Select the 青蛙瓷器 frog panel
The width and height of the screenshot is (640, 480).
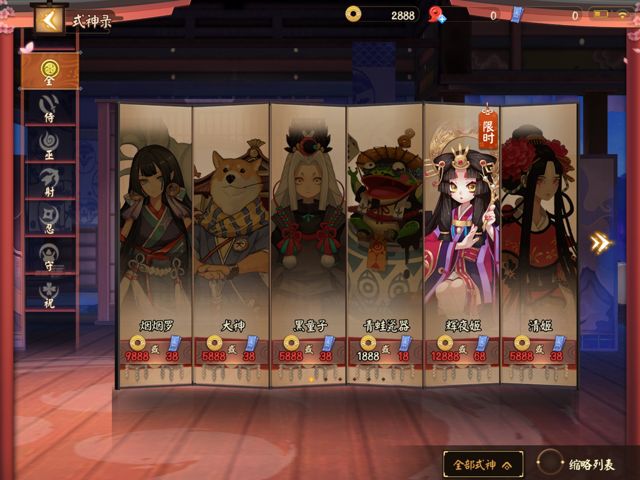pyautogui.click(x=385, y=240)
